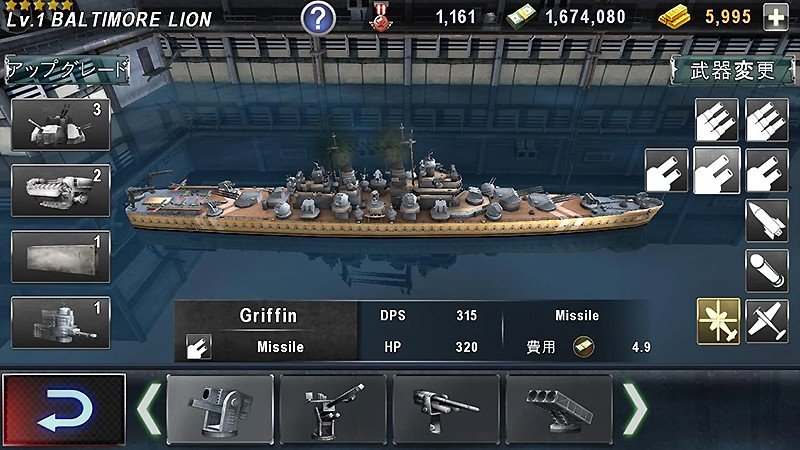Pick the long-barrel gun mount weapon
This screenshot has height=450, width=800.
pyautogui.click(x=446, y=408)
